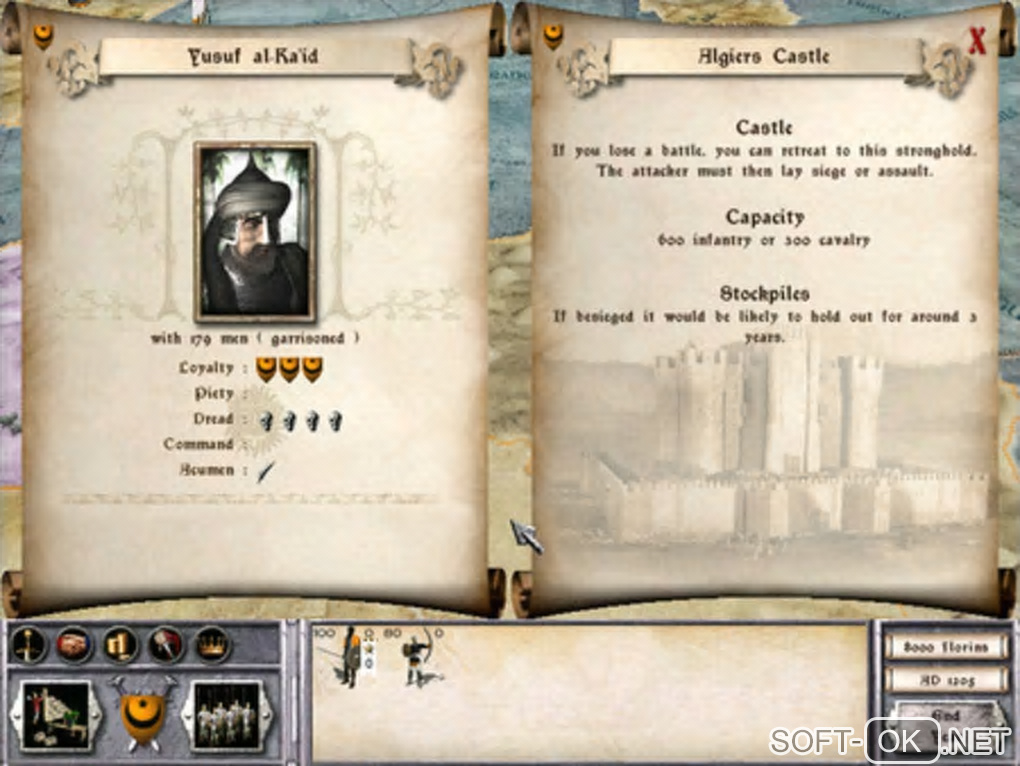
Task: Close the Algiers Castle parchment with the red X
Action: point(977,41)
